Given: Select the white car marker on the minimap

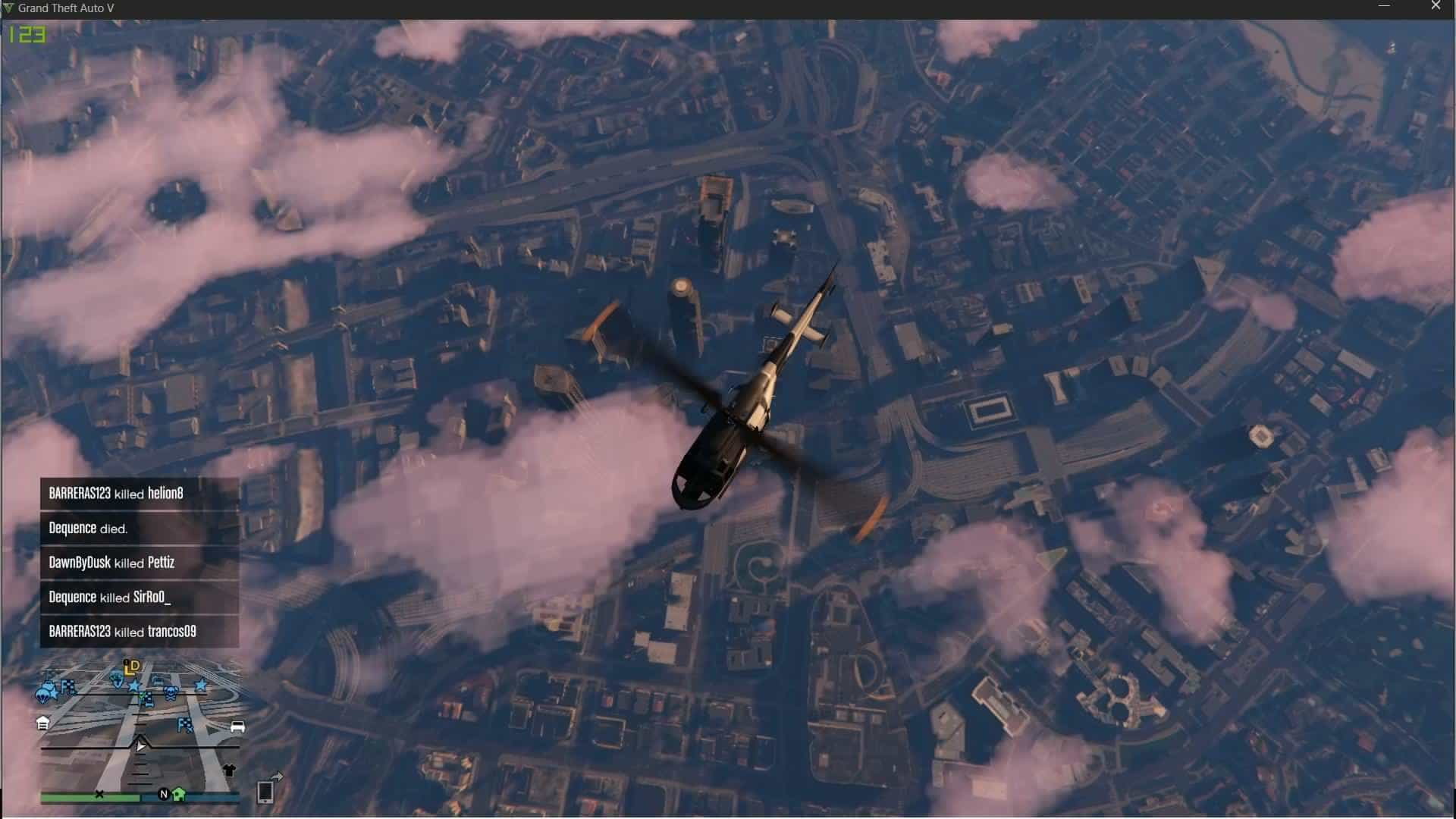Looking at the screenshot, I should click(237, 727).
